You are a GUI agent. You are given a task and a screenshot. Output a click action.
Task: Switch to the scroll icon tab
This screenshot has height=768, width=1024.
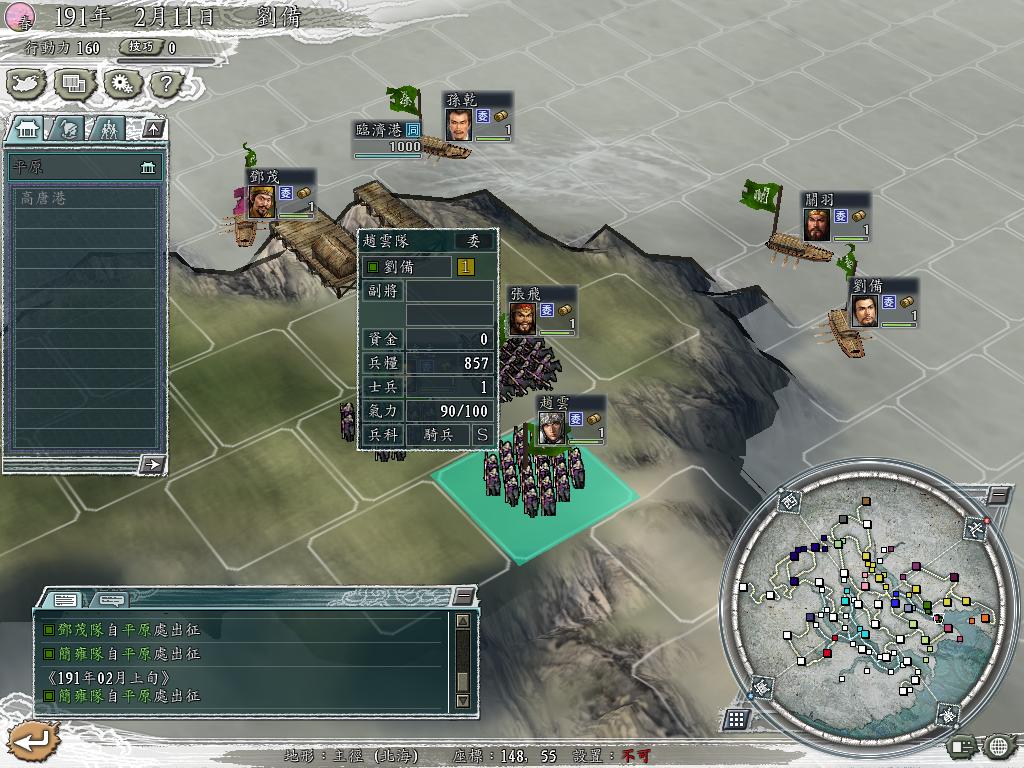pos(68,129)
